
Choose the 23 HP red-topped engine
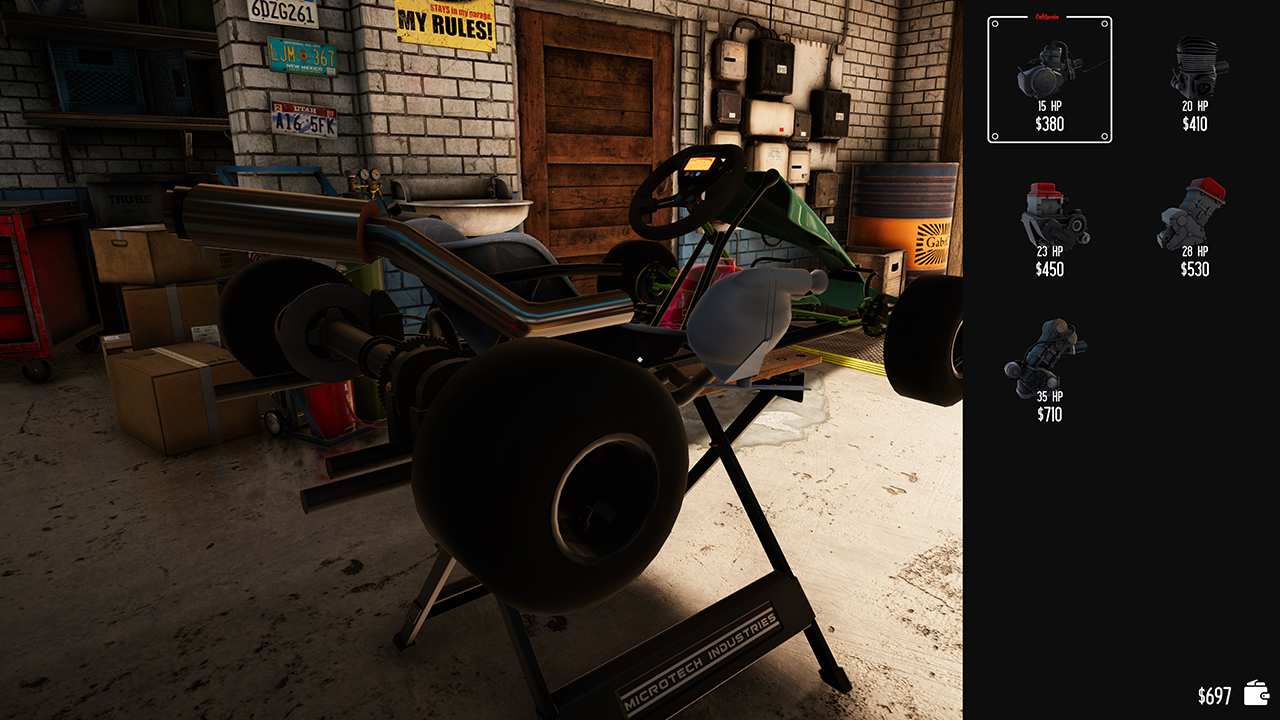[1052, 220]
